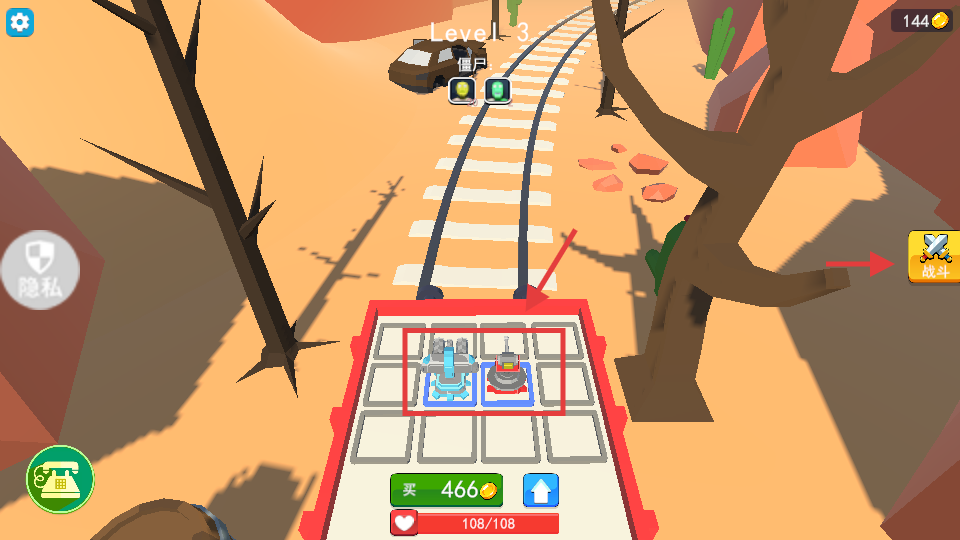The width and height of the screenshot is (960, 540).
Task: Tap the green telephone icon
Action: (x=60, y=479)
